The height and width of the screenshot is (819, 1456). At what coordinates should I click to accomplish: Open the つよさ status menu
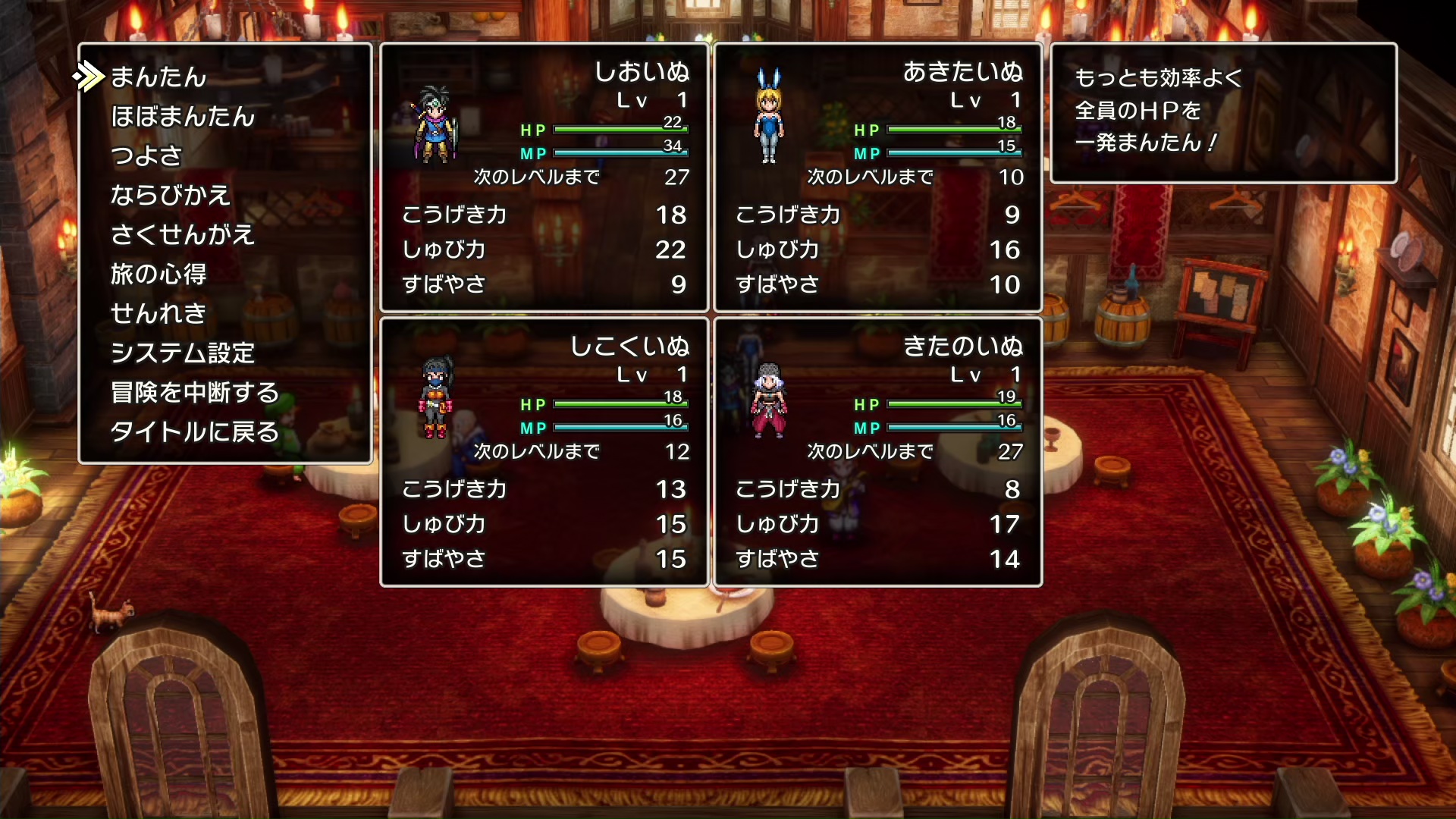point(146,156)
